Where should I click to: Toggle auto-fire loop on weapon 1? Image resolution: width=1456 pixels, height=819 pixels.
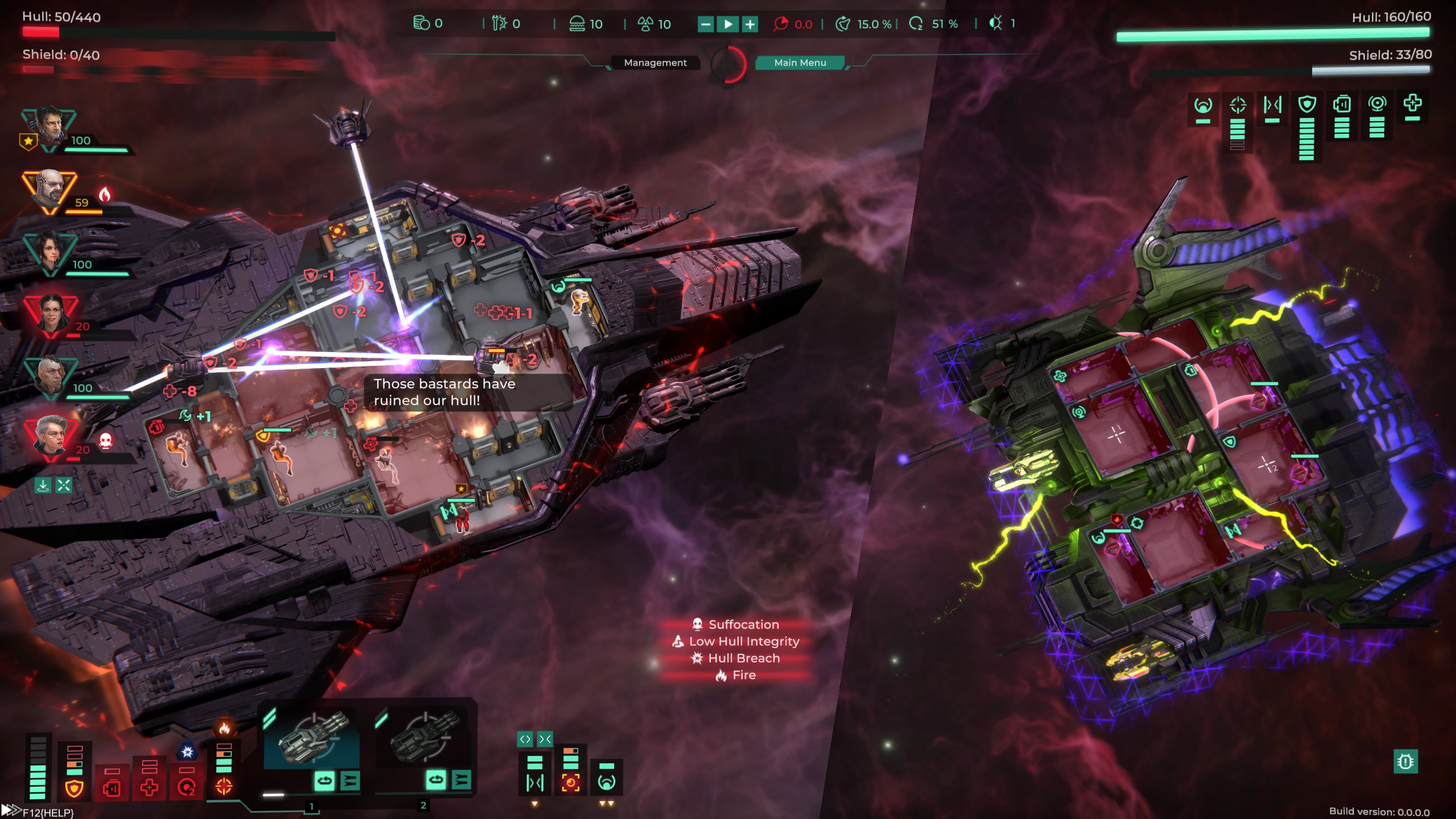point(324,781)
